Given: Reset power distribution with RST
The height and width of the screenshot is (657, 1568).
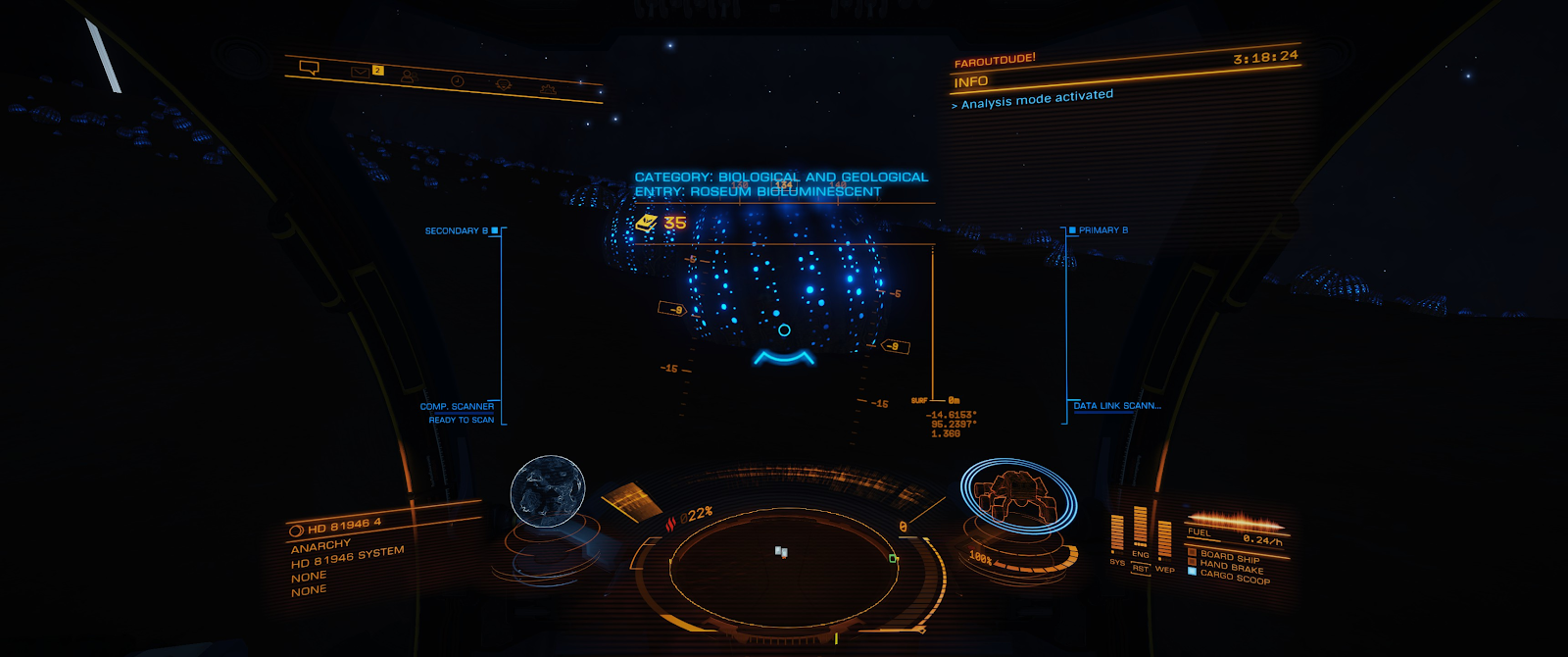Looking at the screenshot, I should point(1140,569).
